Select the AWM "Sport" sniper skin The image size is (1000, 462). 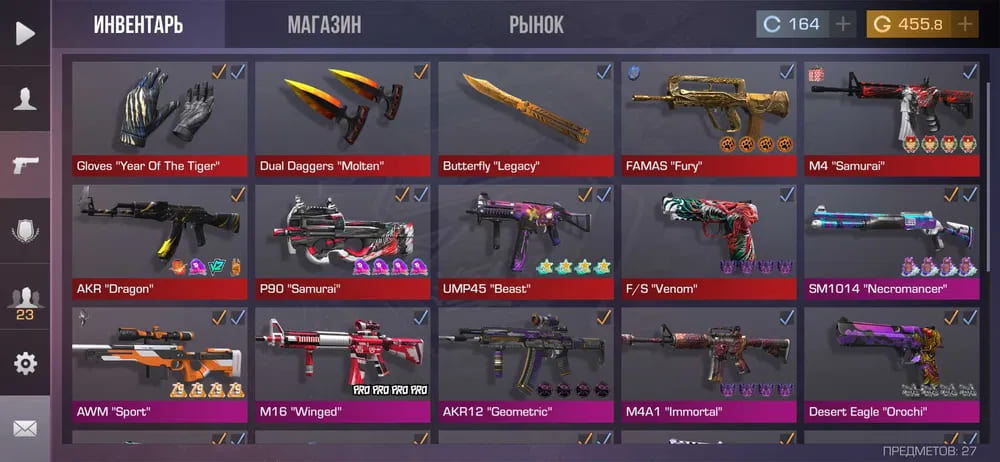click(x=160, y=364)
